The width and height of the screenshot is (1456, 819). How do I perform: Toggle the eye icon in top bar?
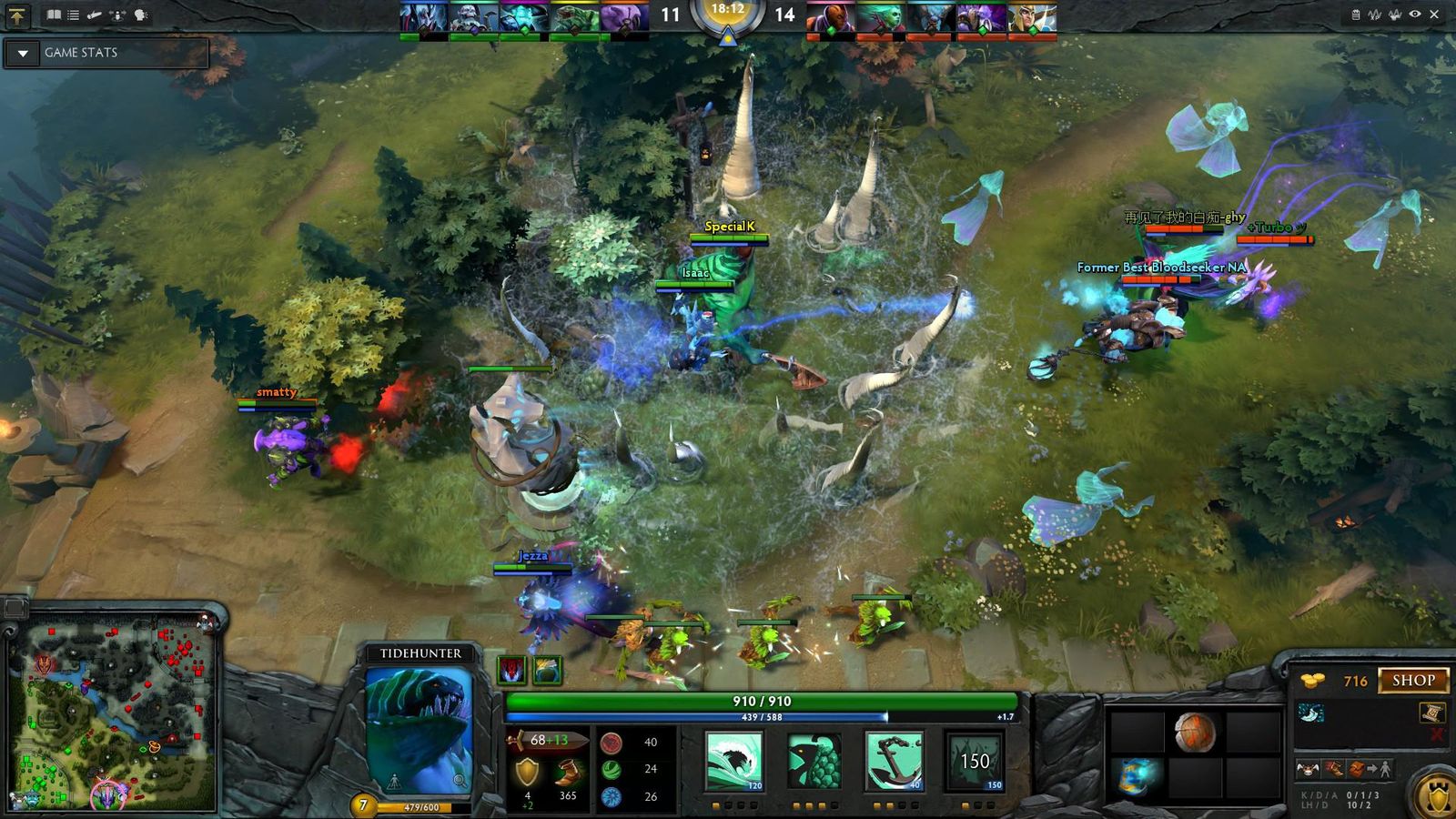tap(1415, 15)
